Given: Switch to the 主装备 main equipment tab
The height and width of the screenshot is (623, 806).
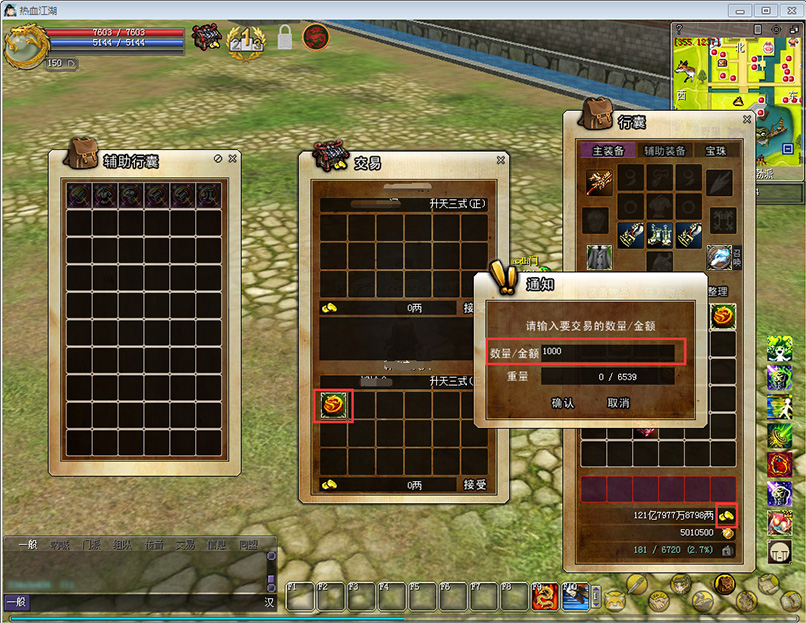Looking at the screenshot, I should point(608,151).
